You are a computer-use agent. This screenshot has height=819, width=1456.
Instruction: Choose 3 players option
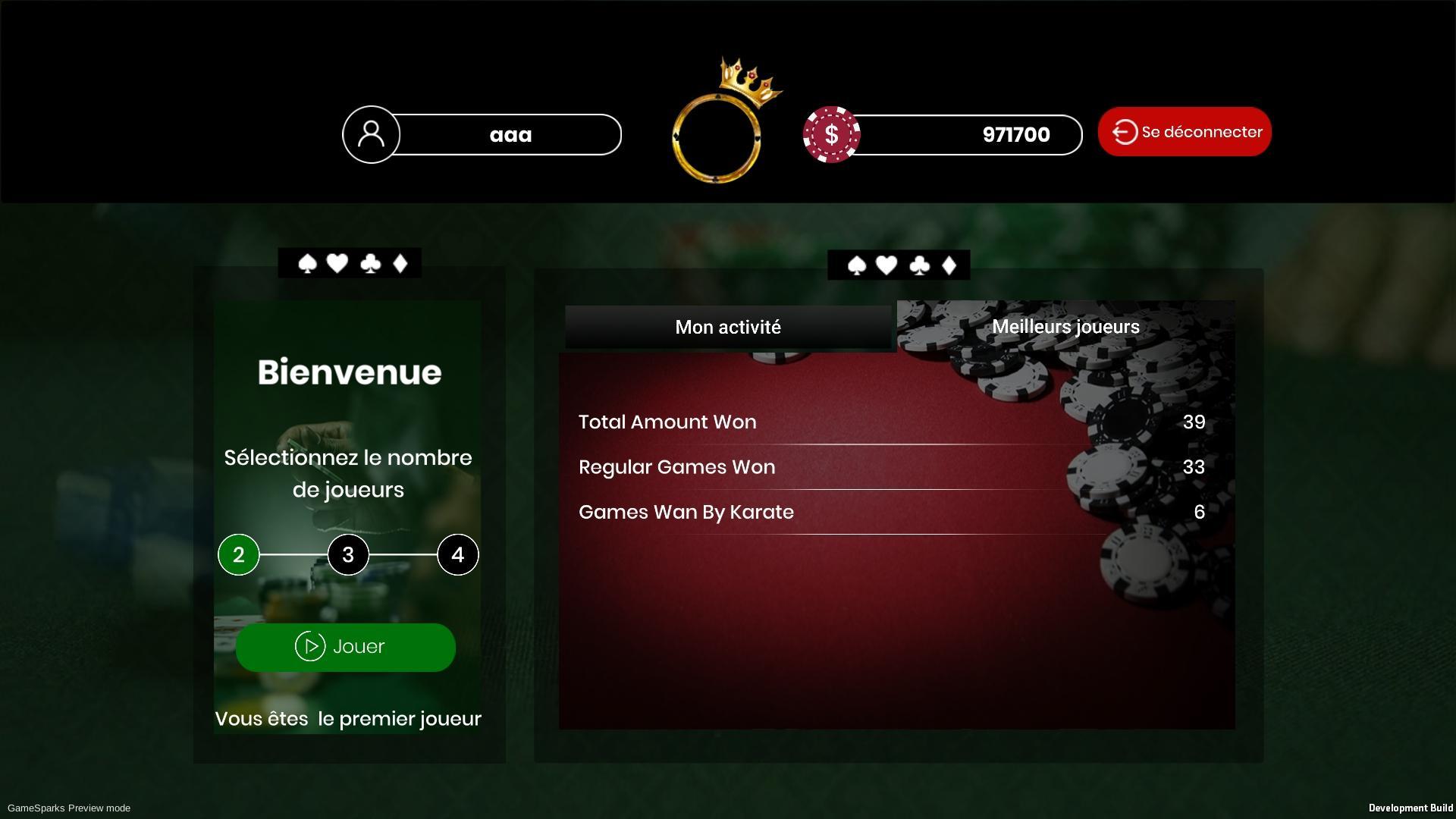[348, 554]
